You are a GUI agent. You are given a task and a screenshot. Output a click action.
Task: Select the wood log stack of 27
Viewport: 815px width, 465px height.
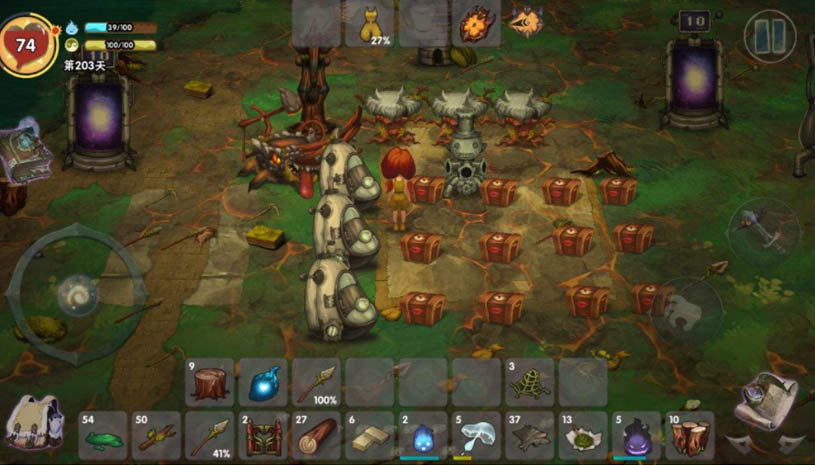(x=316, y=436)
